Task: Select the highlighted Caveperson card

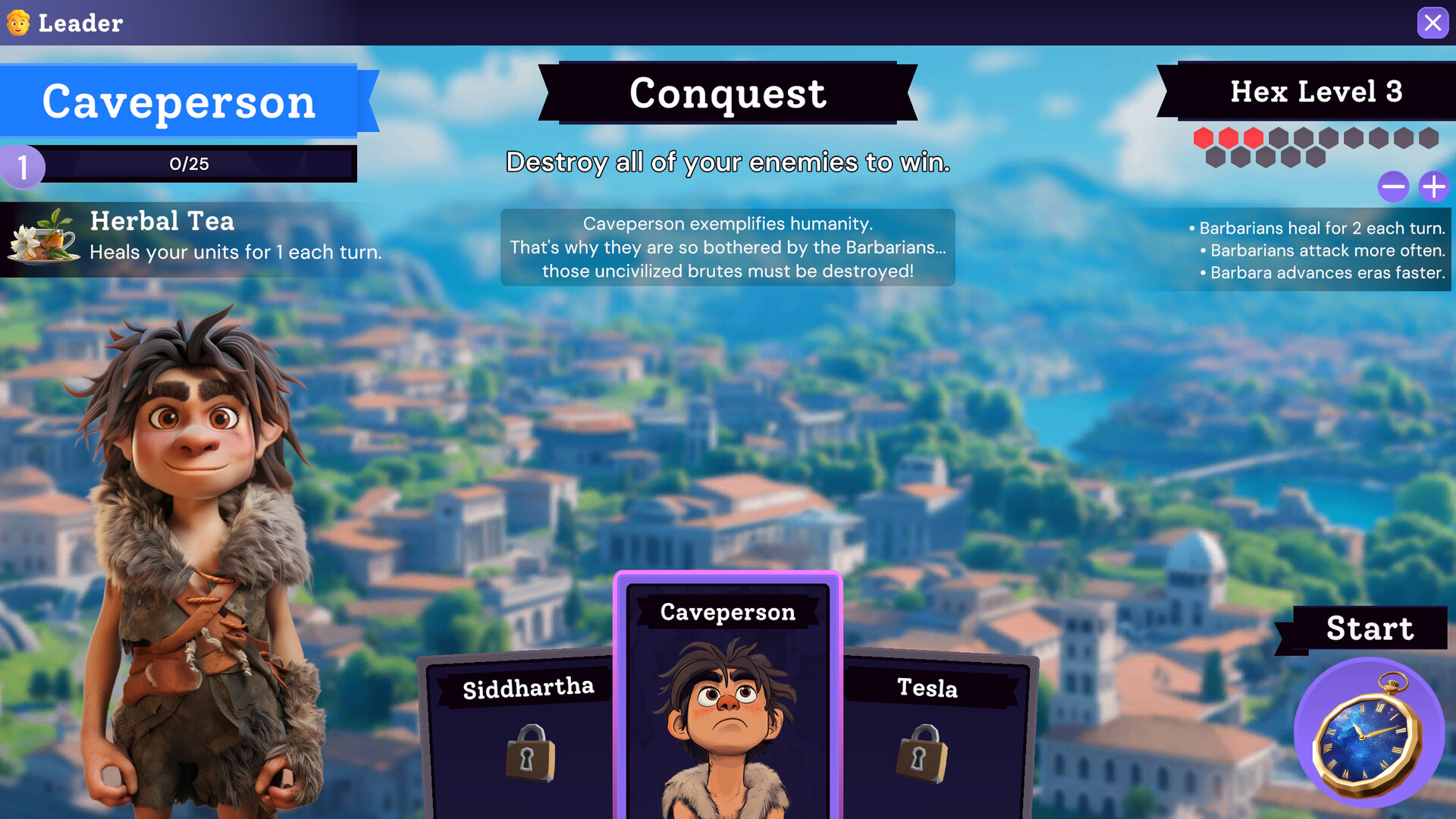Action: pyautogui.click(x=726, y=698)
